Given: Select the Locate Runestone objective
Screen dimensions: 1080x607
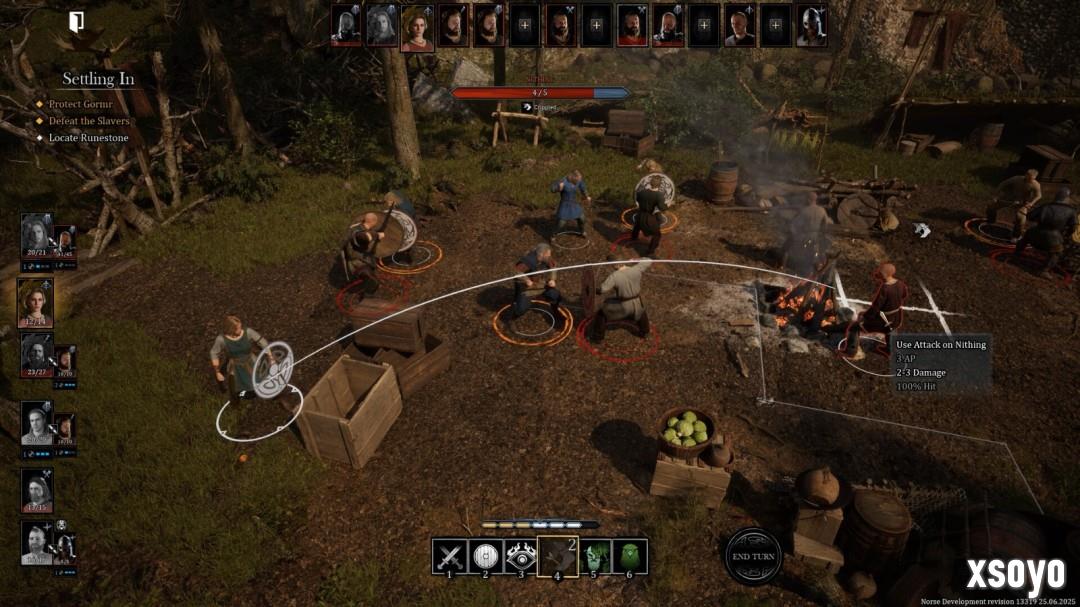Looking at the screenshot, I should click(89, 138).
